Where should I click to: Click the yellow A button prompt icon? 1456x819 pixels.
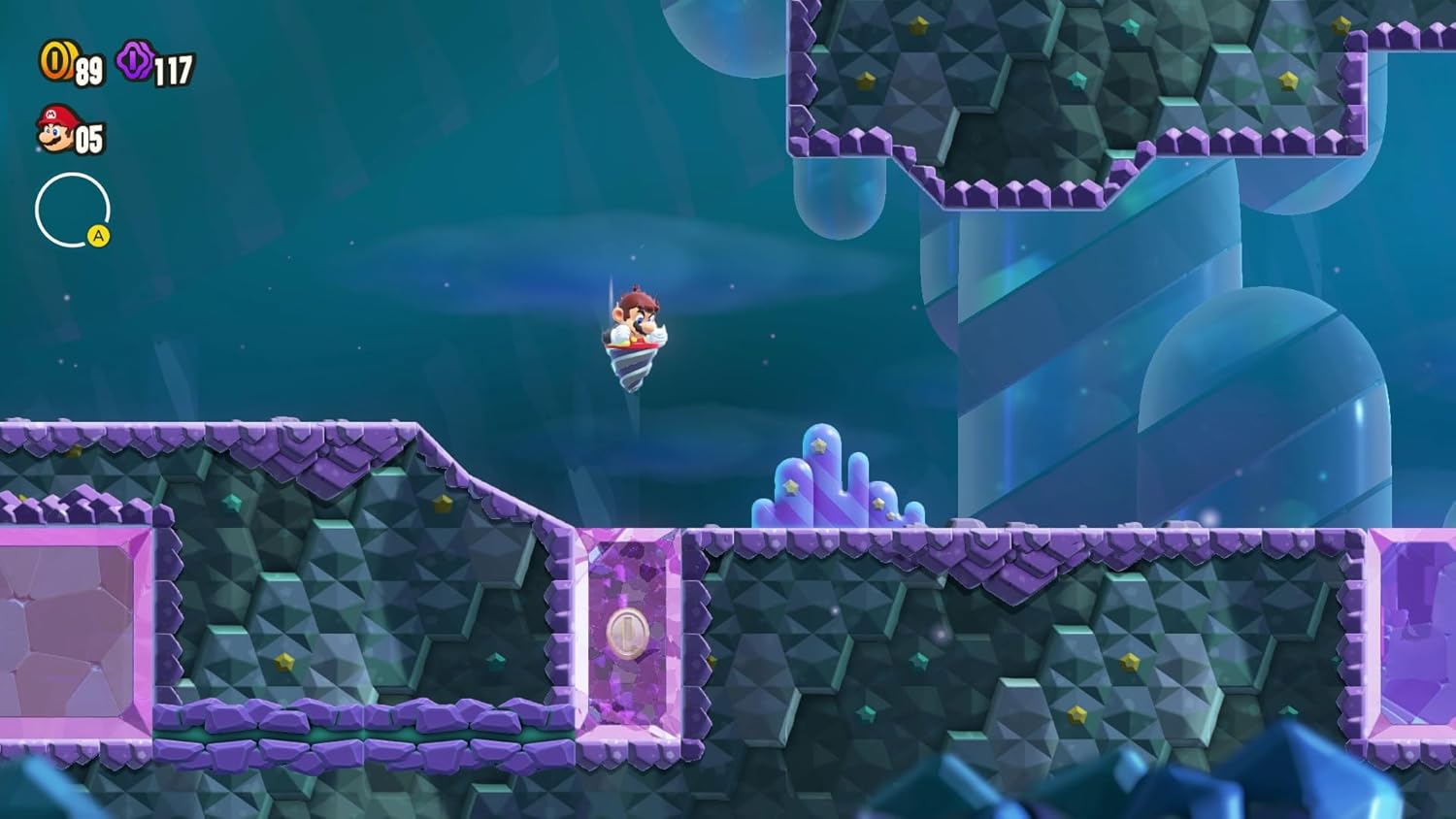coord(100,233)
